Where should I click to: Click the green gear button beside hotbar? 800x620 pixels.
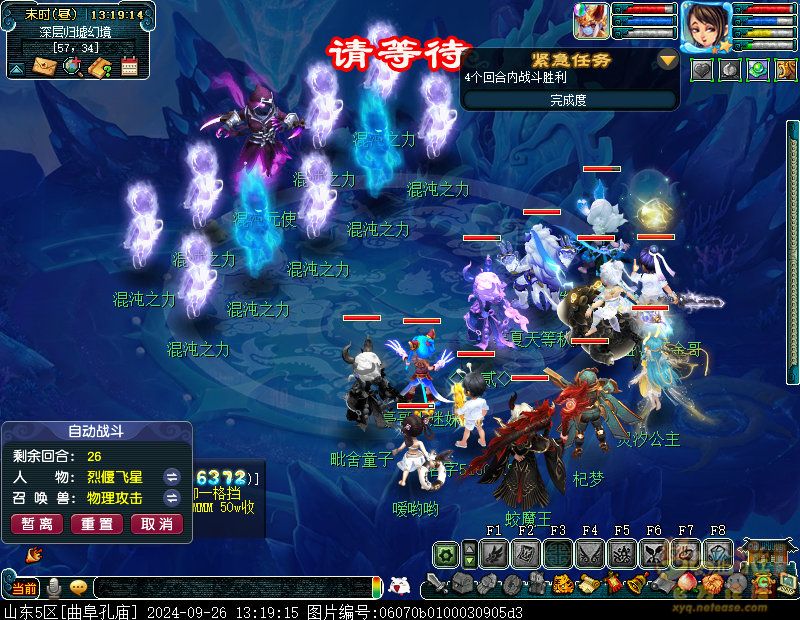click(447, 554)
